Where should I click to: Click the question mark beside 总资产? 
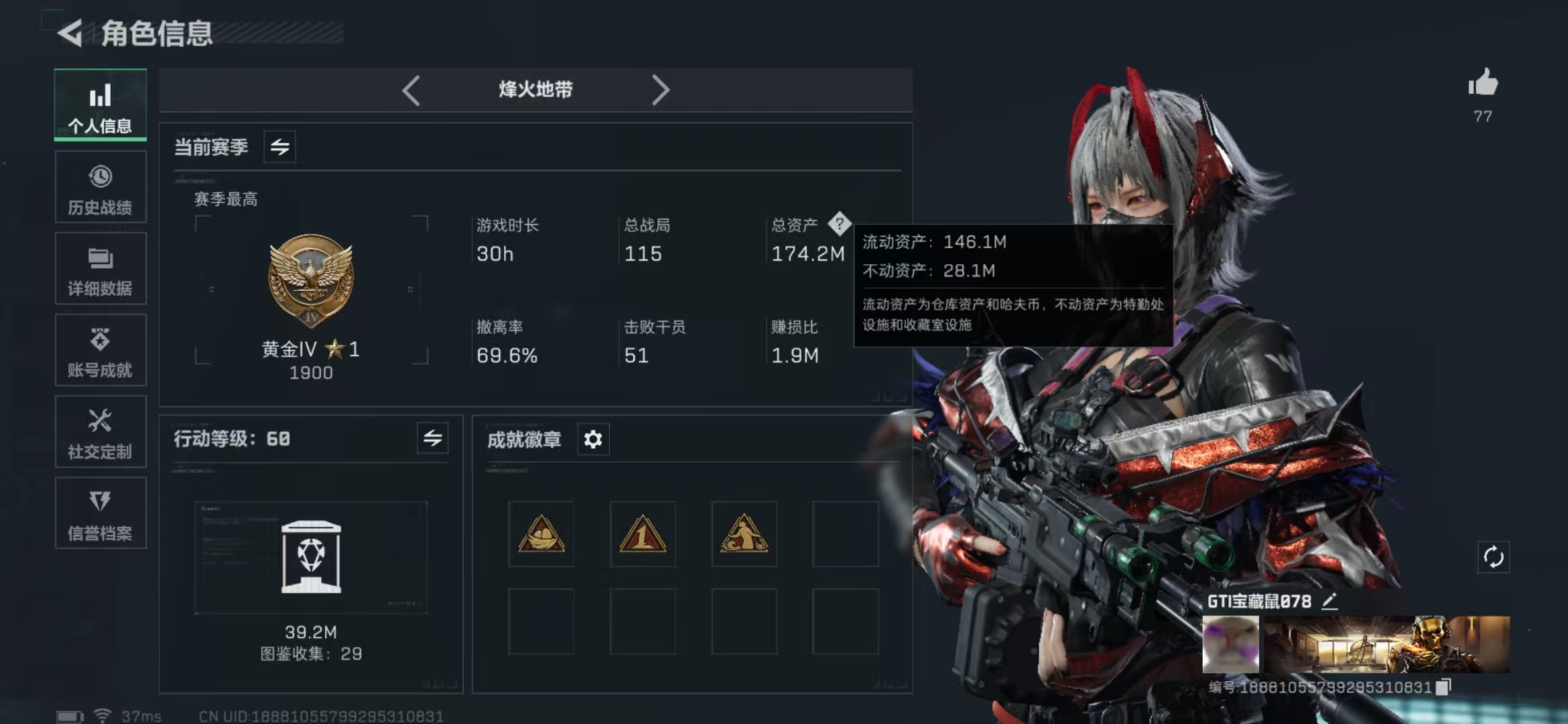tap(839, 224)
